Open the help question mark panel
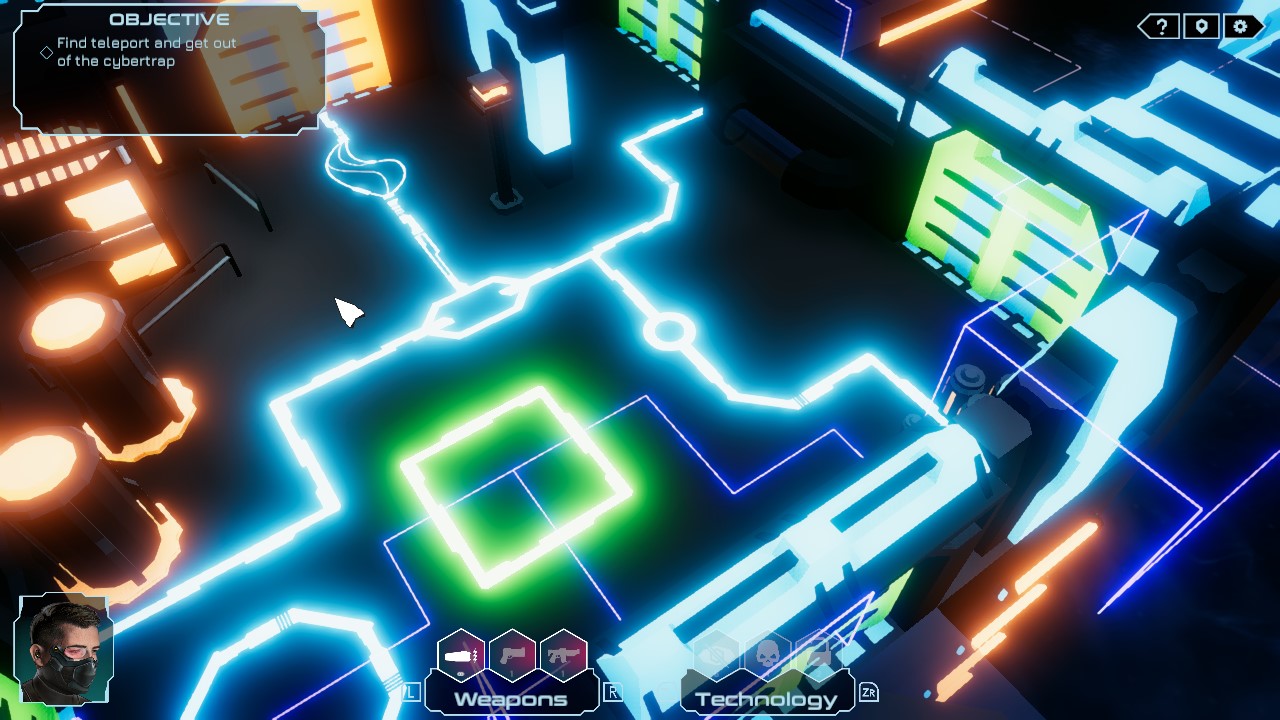Viewport: 1280px width, 720px height. click(x=1161, y=26)
